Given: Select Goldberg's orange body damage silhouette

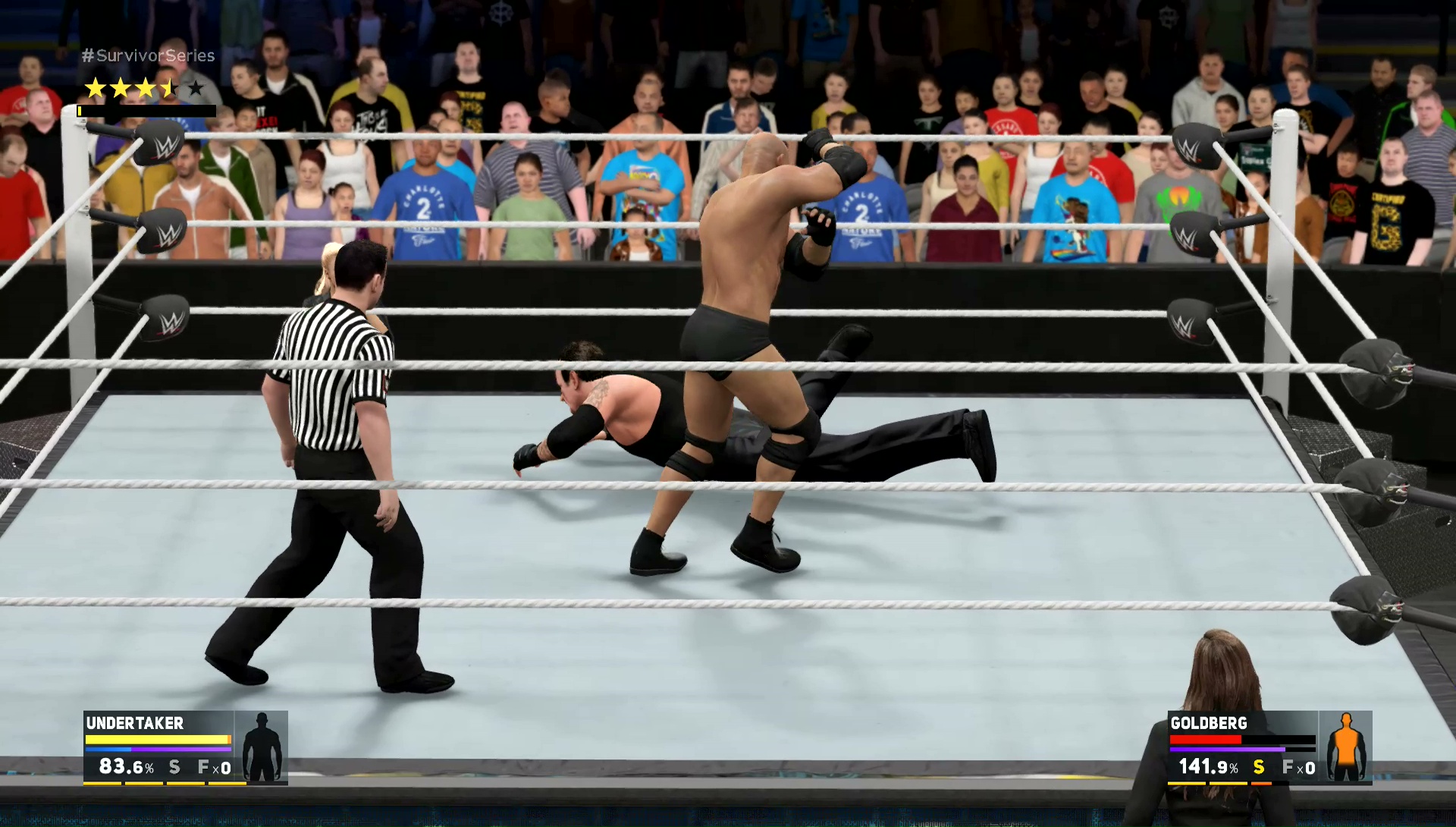Looking at the screenshot, I should click(1346, 747).
